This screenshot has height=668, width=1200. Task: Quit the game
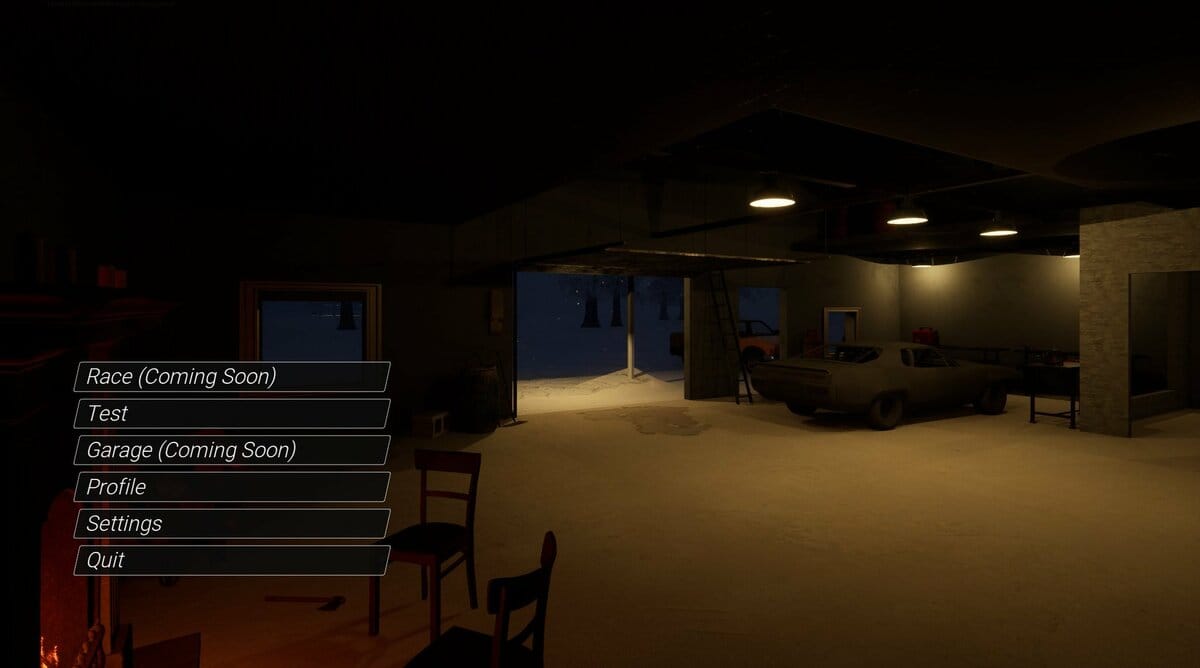(x=231, y=560)
